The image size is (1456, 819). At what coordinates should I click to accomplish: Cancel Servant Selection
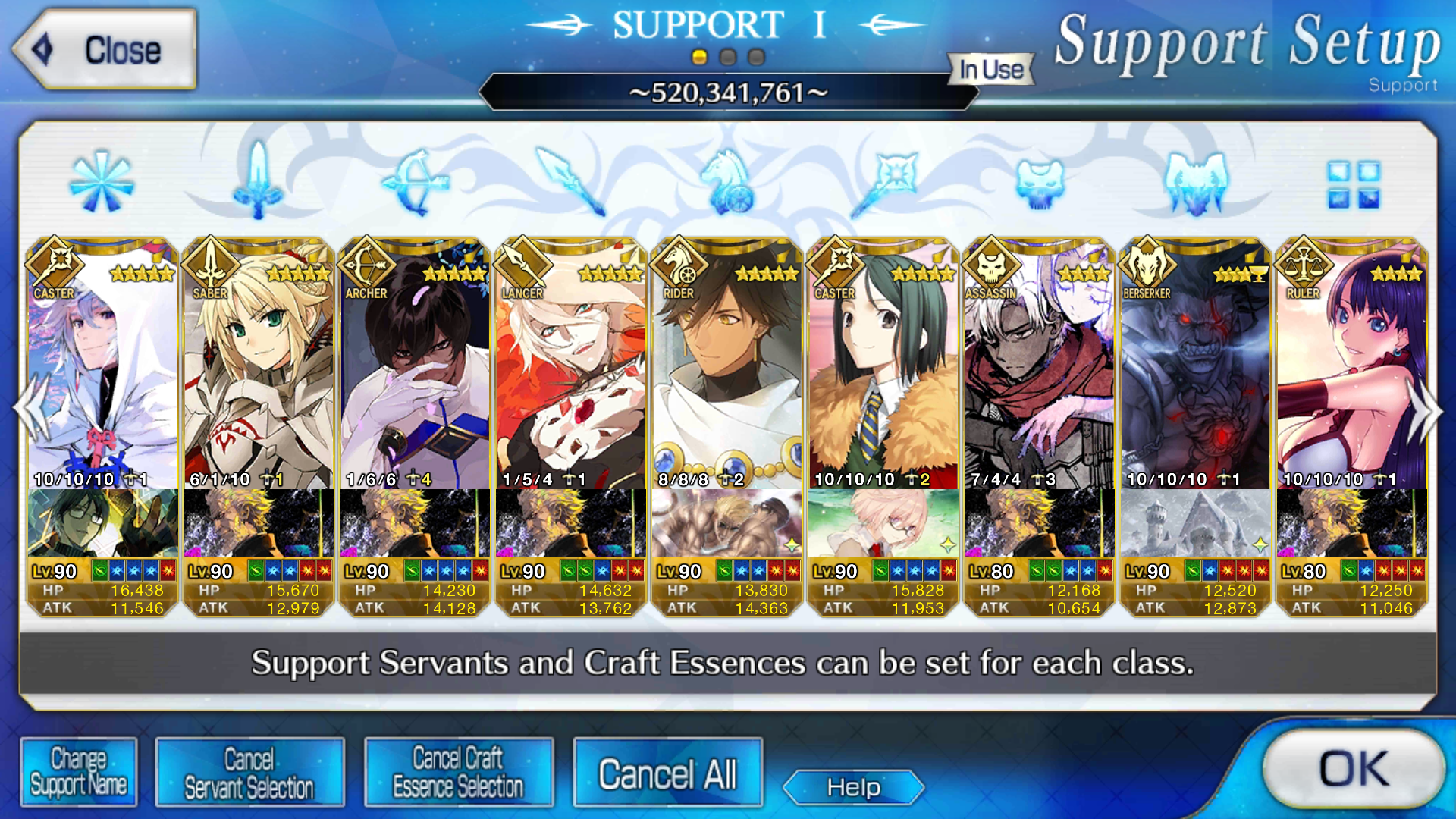coord(249,773)
